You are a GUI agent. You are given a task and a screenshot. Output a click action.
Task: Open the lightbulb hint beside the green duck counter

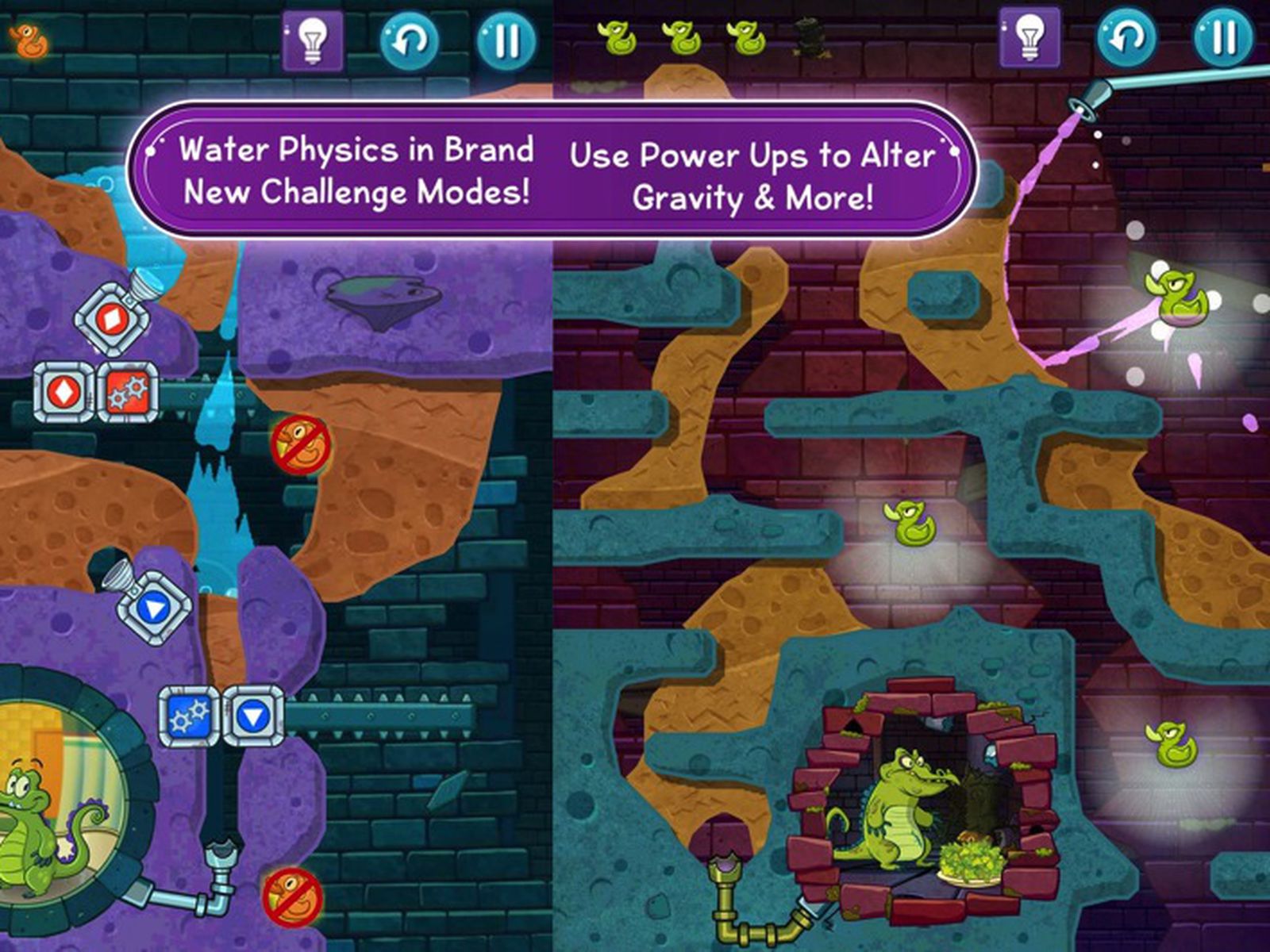tap(1029, 37)
